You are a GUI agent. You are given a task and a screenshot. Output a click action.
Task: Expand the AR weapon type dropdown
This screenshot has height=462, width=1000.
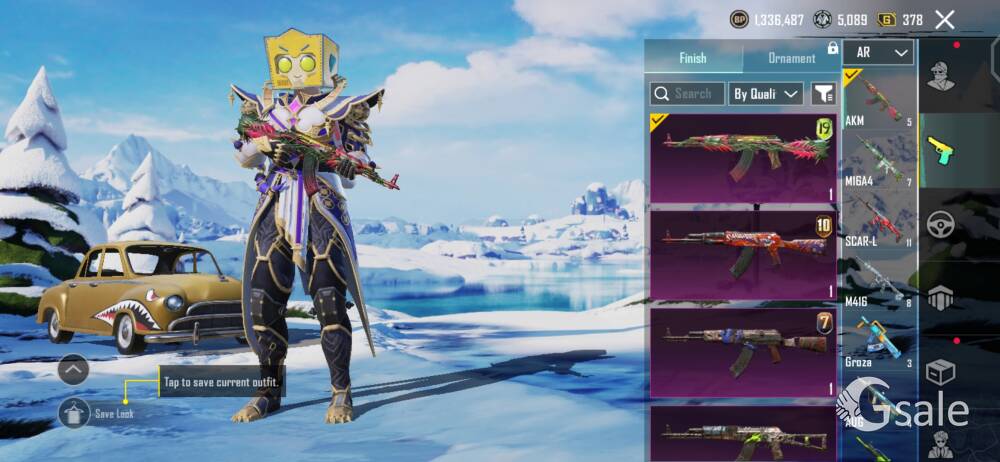[x=879, y=53]
